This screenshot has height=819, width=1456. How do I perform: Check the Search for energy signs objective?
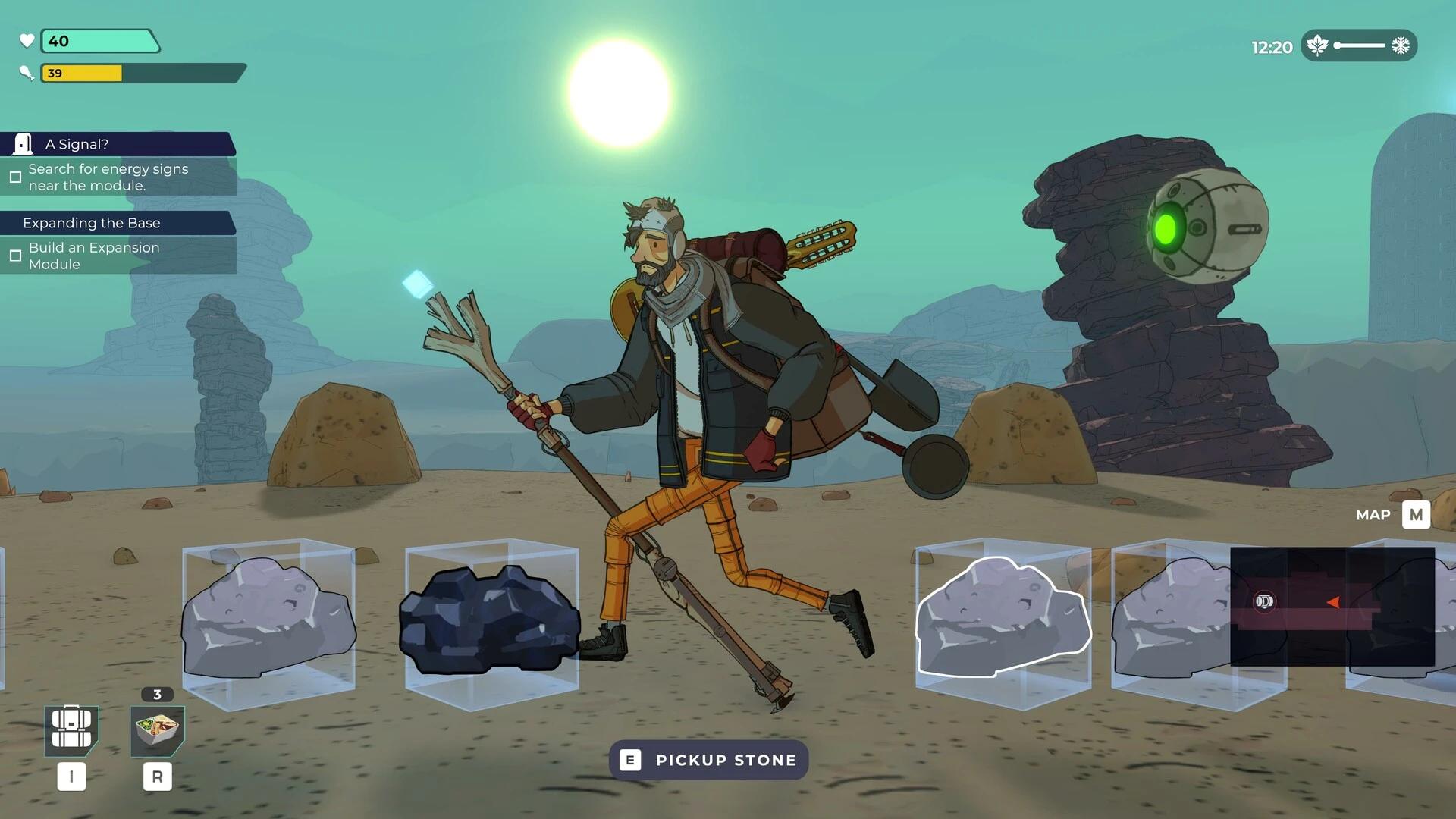tap(15, 177)
